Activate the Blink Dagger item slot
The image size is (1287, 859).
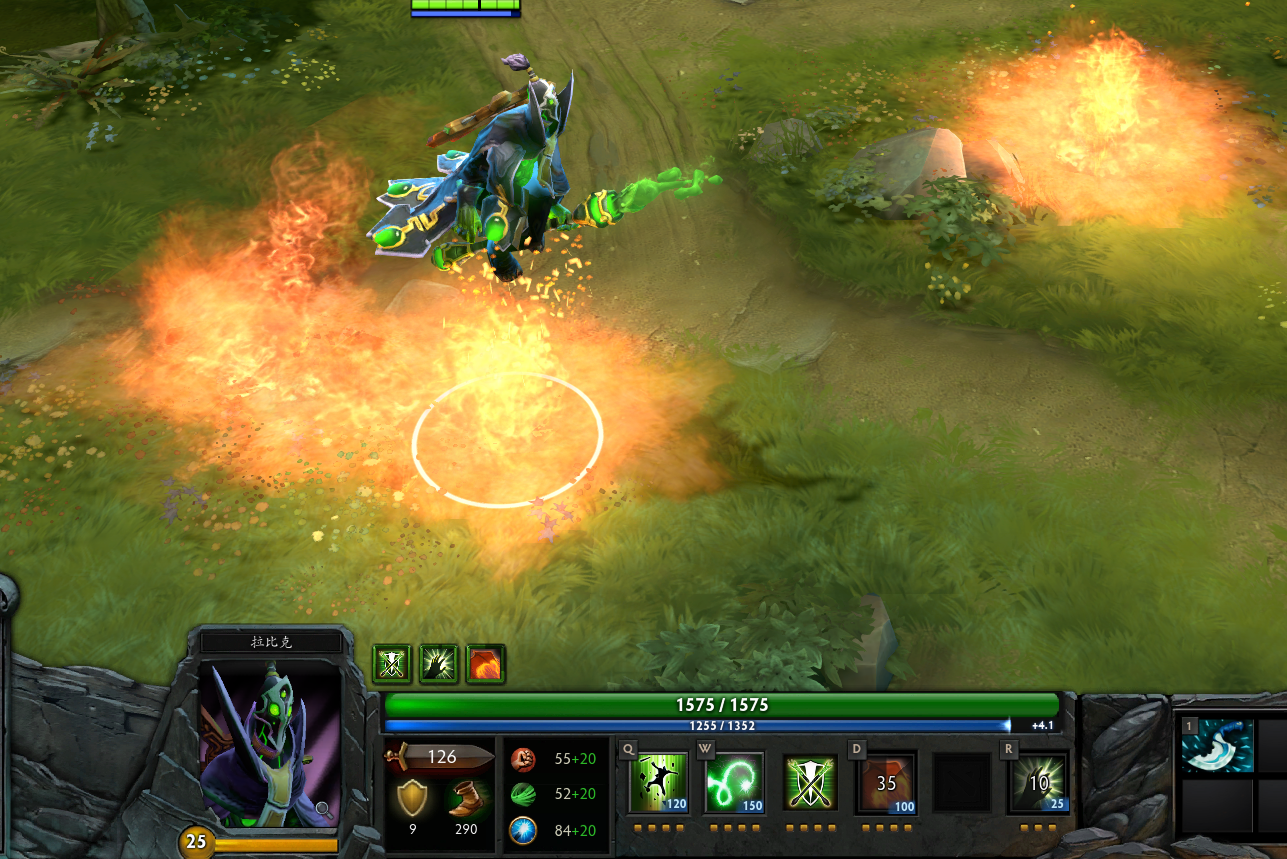pos(1218,746)
